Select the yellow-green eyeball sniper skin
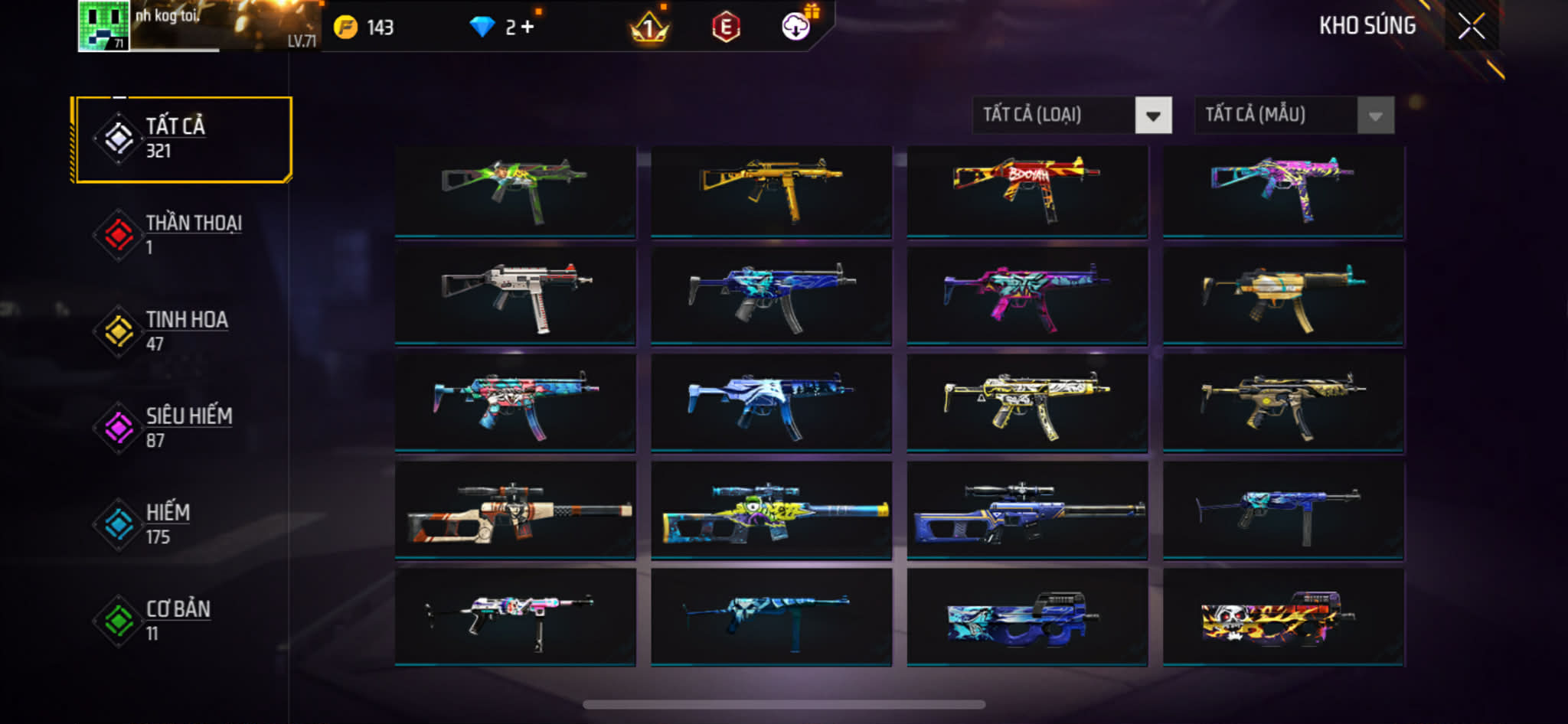 click(x=771, y=510)
